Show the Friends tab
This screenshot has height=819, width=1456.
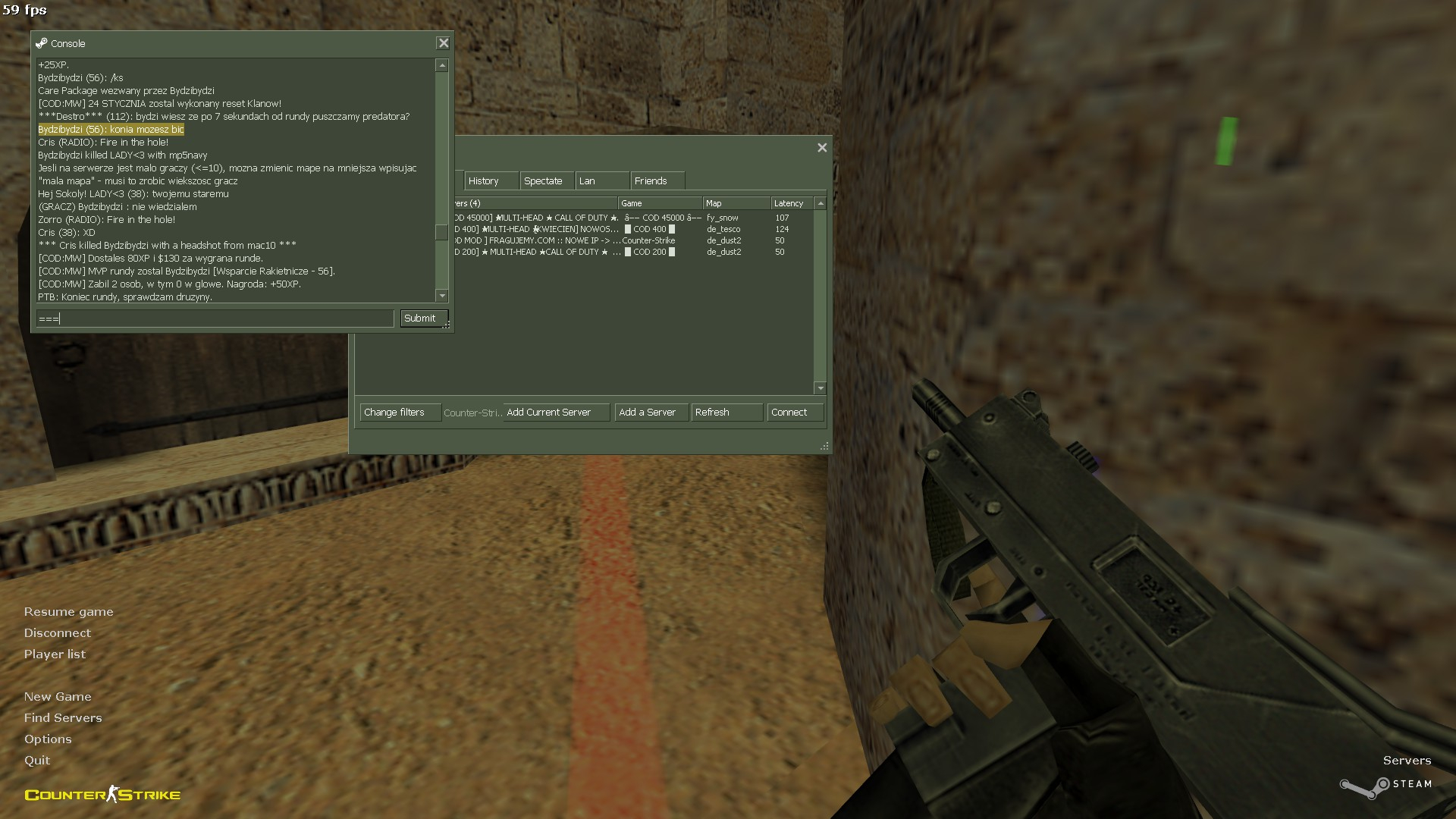tap(657, 181)
